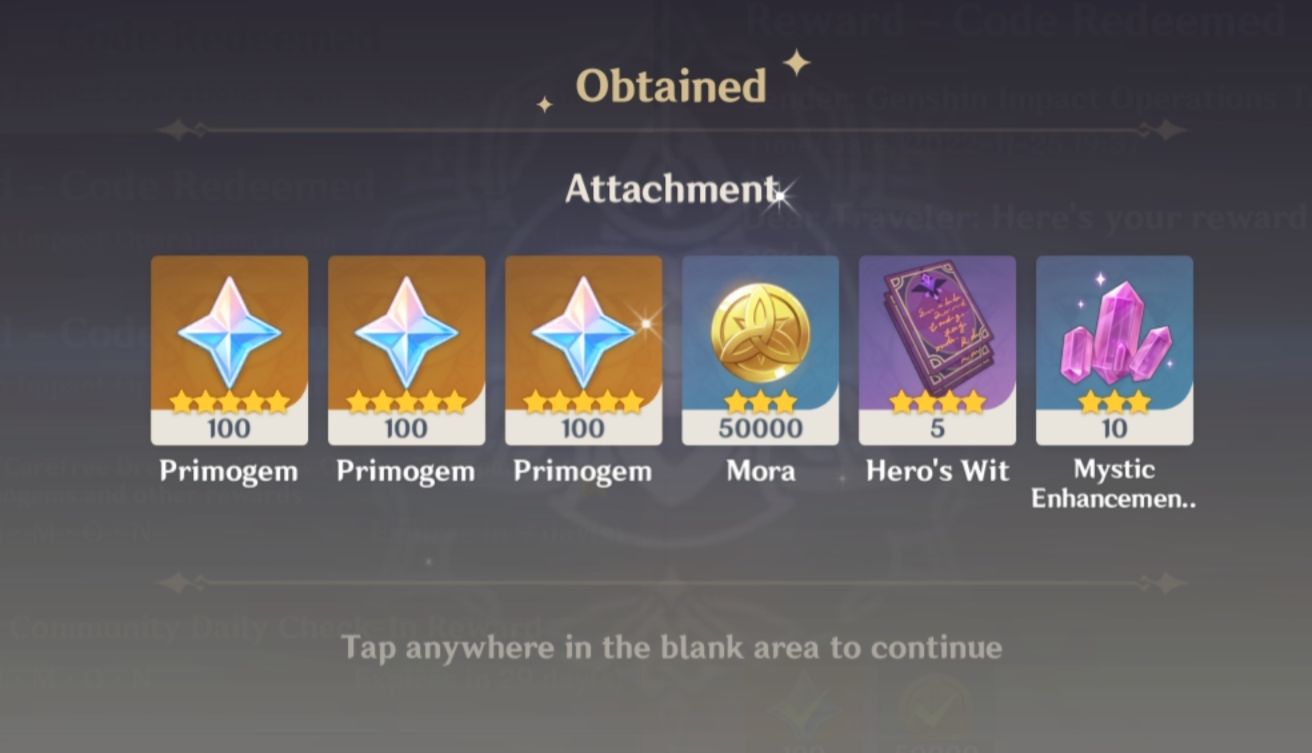Screen dimensions: 1312x753
Task: Click the three-star rating on Mora card
Action: tap(759, 400)
